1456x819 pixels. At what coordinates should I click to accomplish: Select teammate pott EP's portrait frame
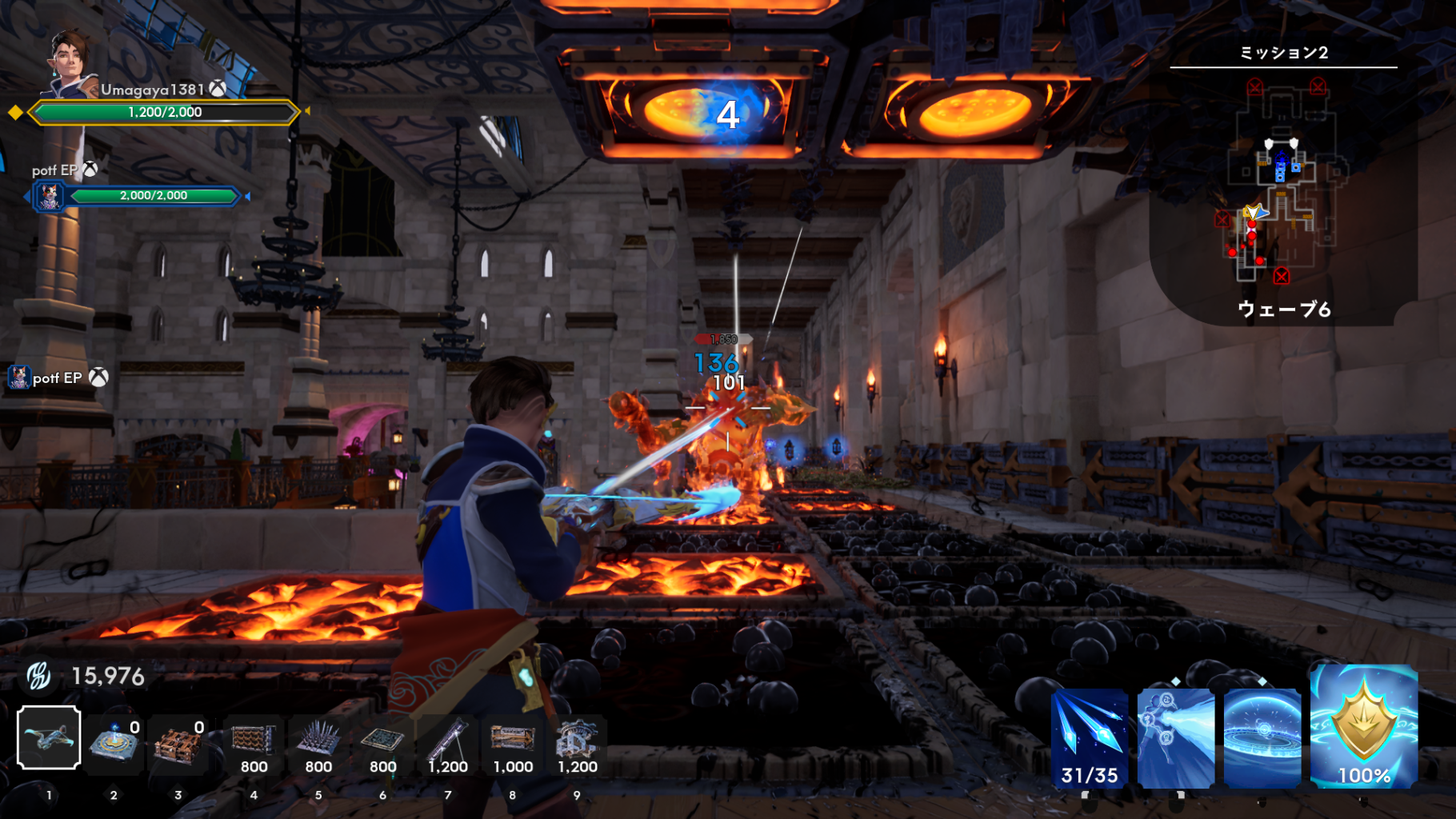[x=50, y=196]
